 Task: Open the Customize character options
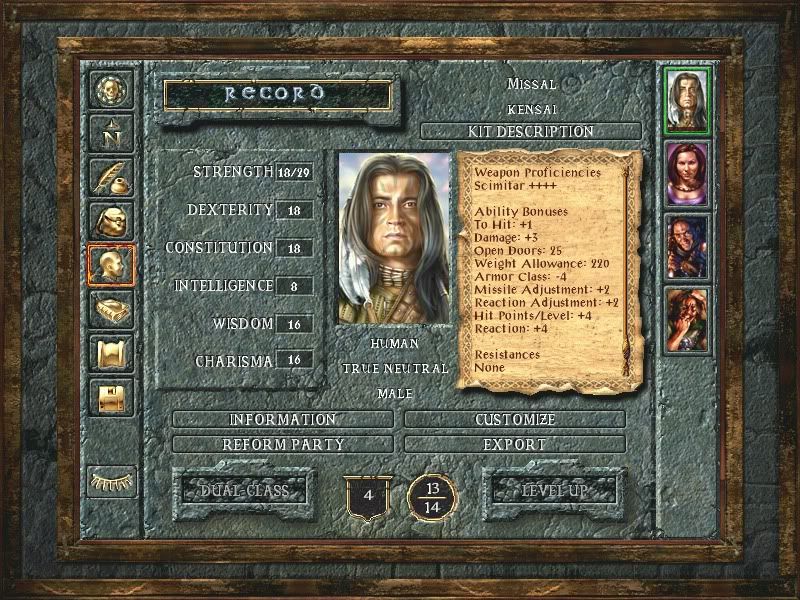[x=516, y=419]
